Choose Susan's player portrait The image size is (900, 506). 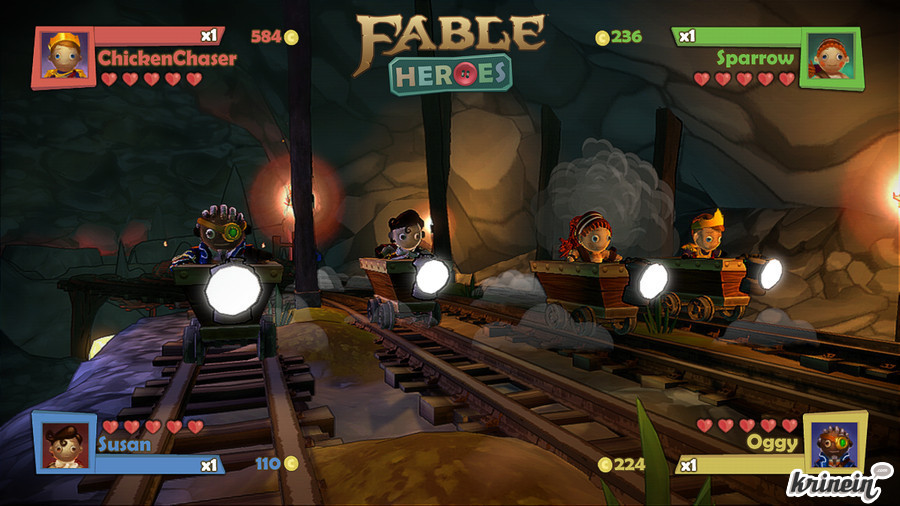pyautogui.click(x=65, y=442)
